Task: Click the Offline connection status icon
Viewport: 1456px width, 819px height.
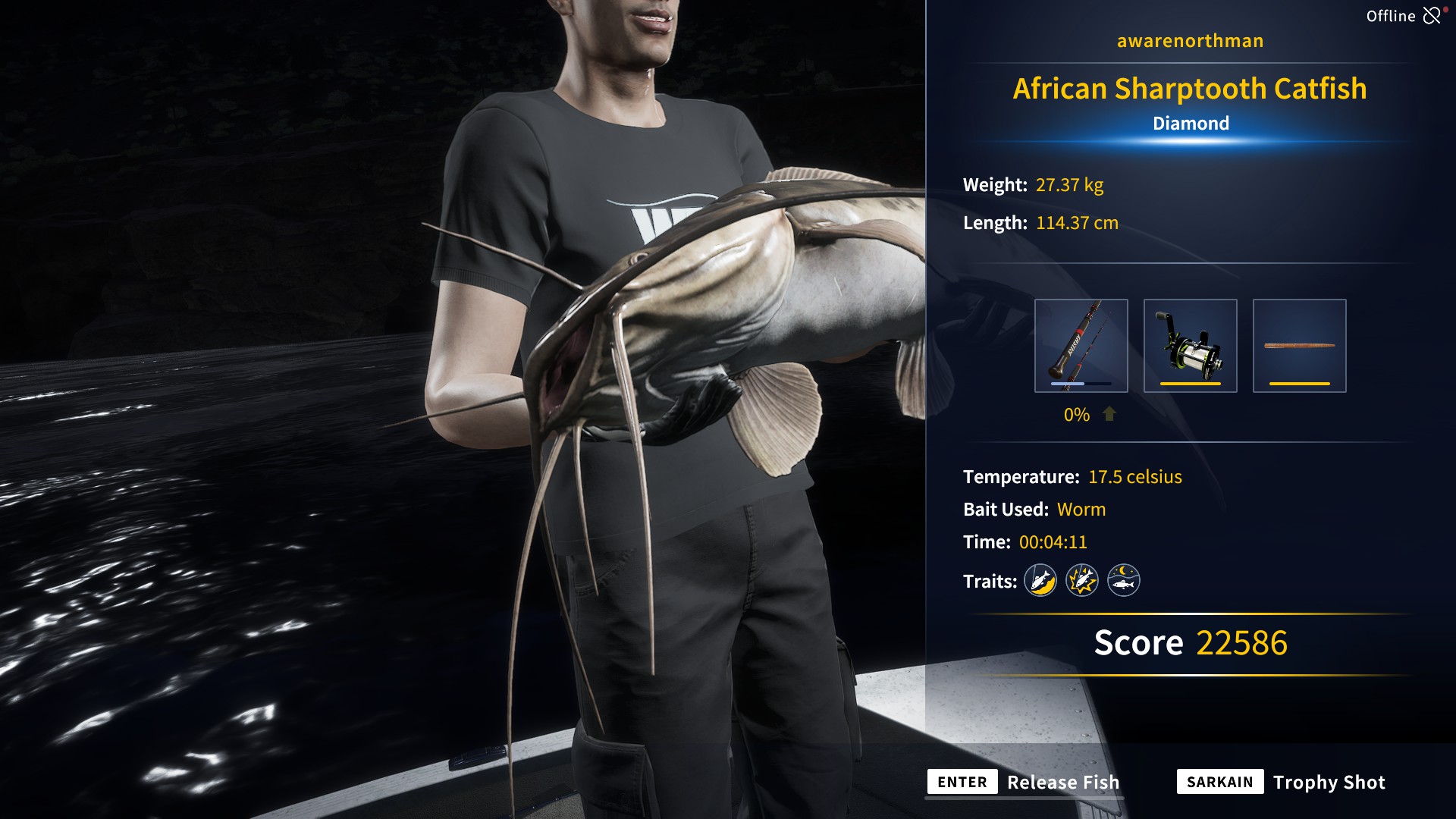Action: point(1432,16)
